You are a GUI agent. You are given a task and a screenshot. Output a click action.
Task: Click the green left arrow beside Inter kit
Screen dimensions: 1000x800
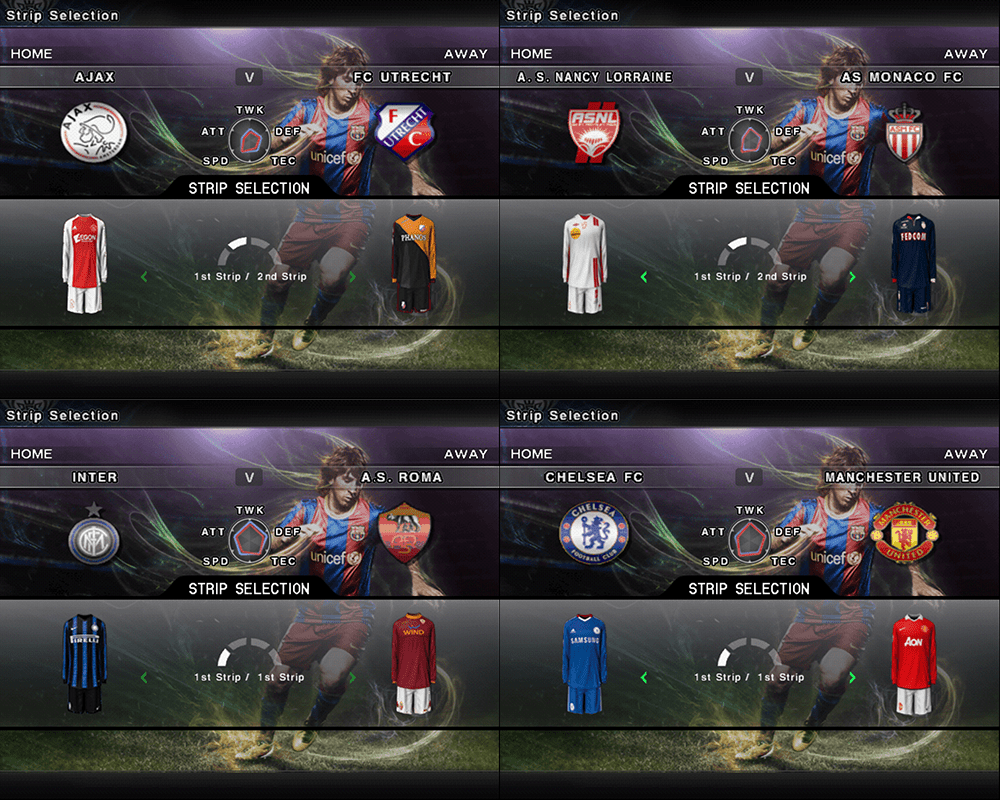144,678
